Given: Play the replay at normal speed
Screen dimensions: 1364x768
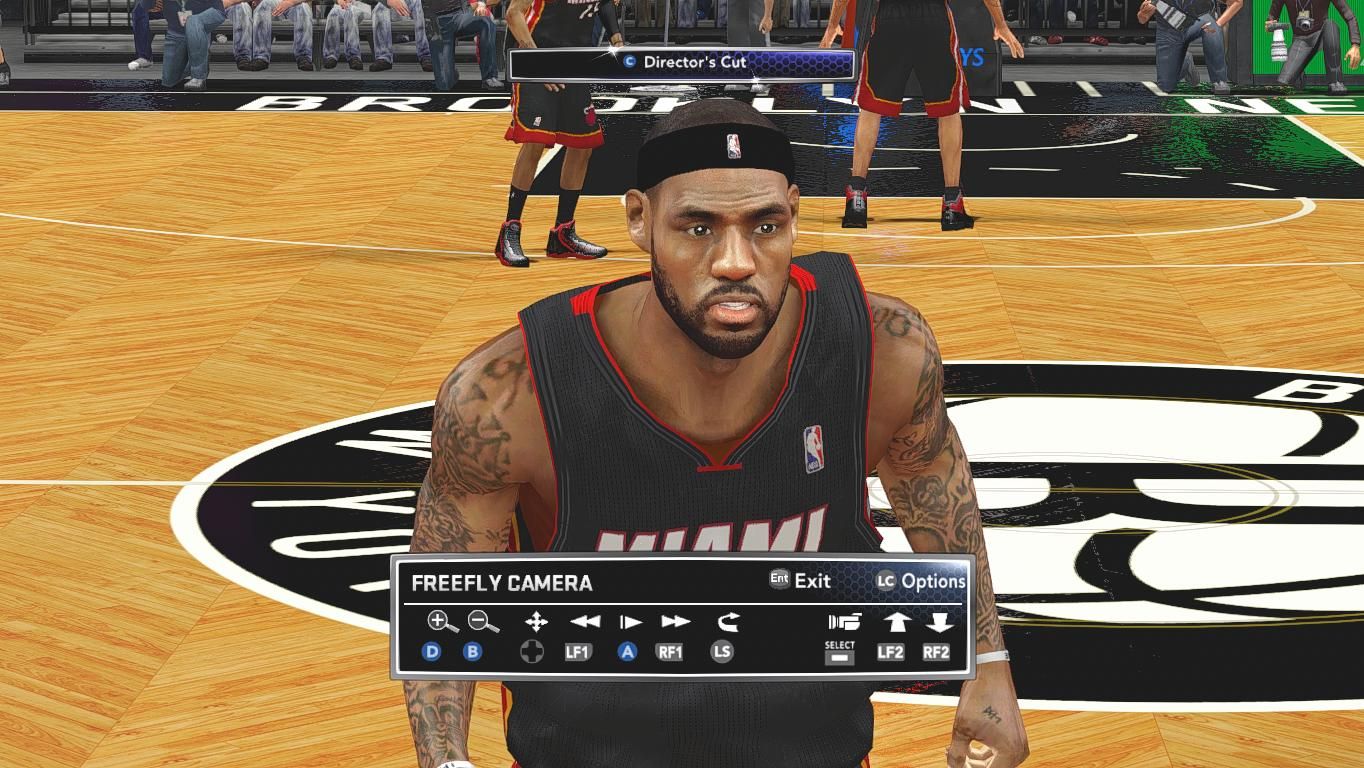Looking at the screenshot, I should 630,622.
